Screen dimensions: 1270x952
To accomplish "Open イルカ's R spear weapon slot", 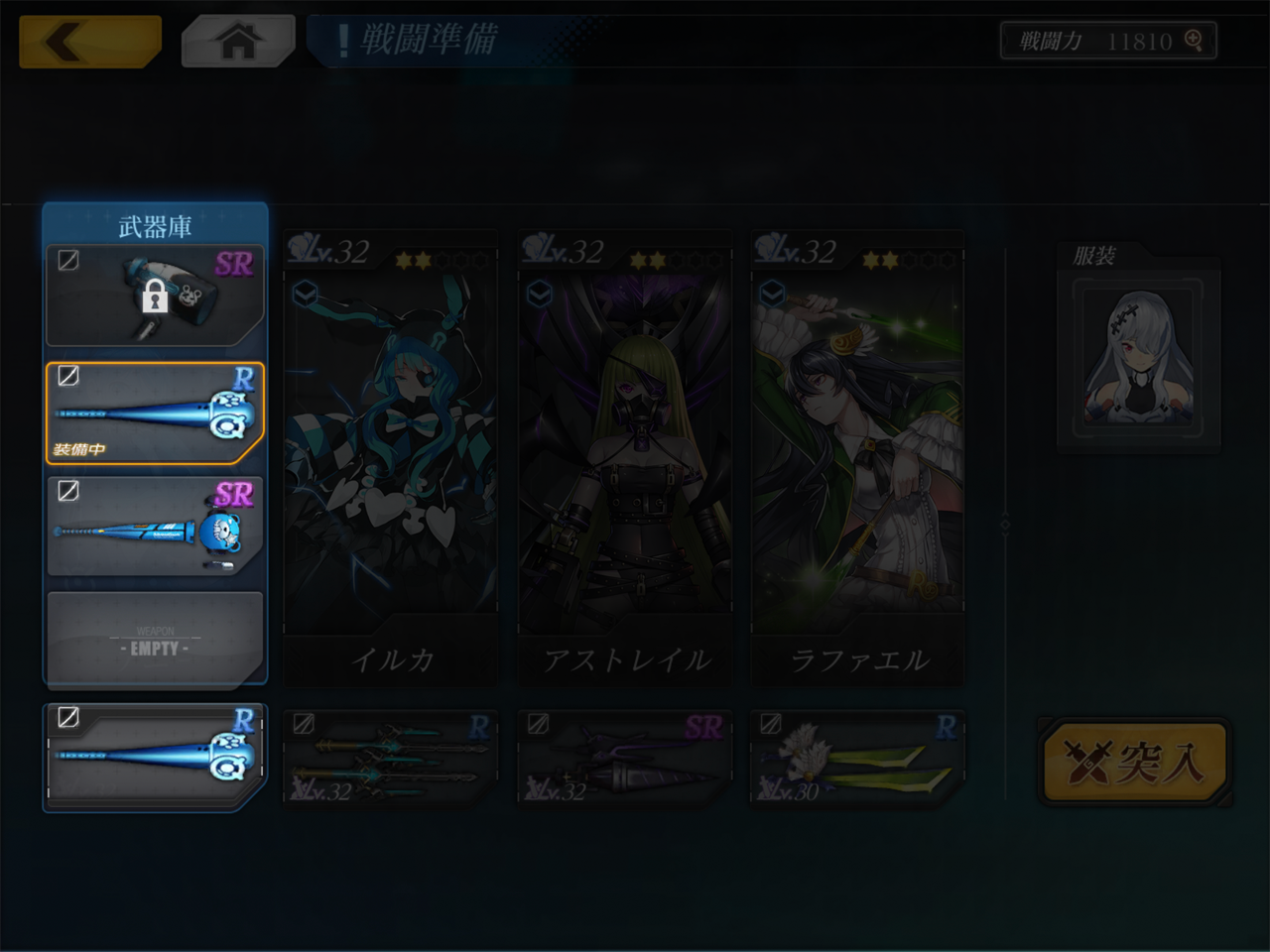I will tap(391, 758).
